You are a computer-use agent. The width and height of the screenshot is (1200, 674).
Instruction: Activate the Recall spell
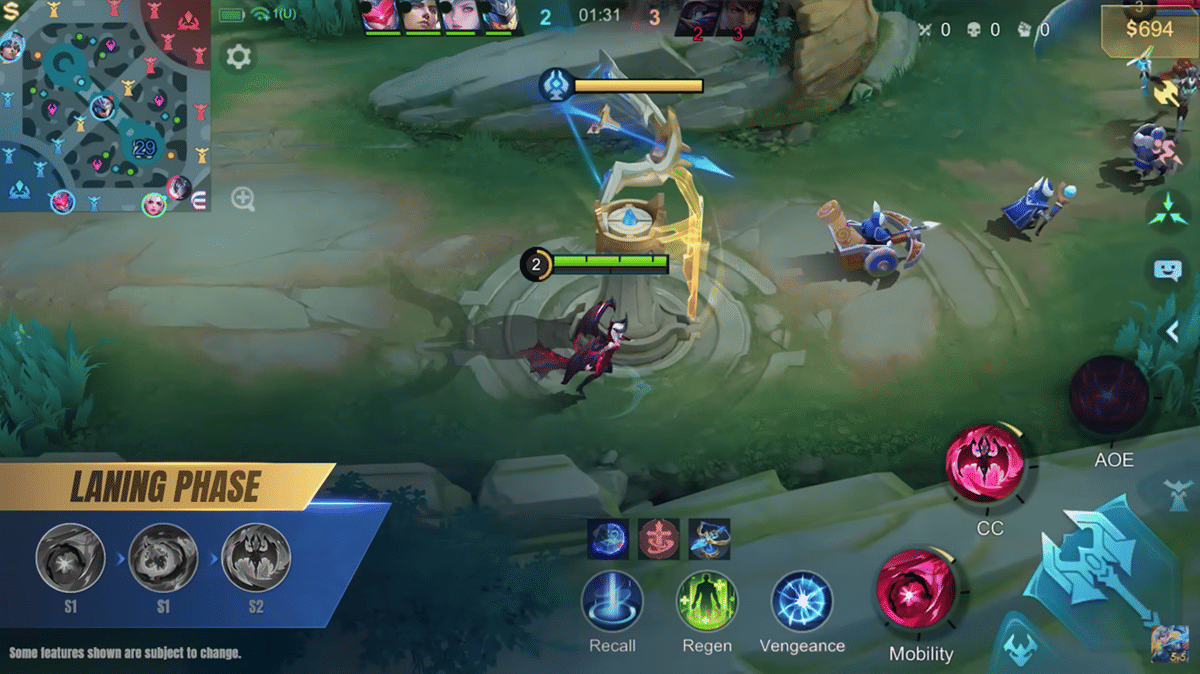[612, 601]
